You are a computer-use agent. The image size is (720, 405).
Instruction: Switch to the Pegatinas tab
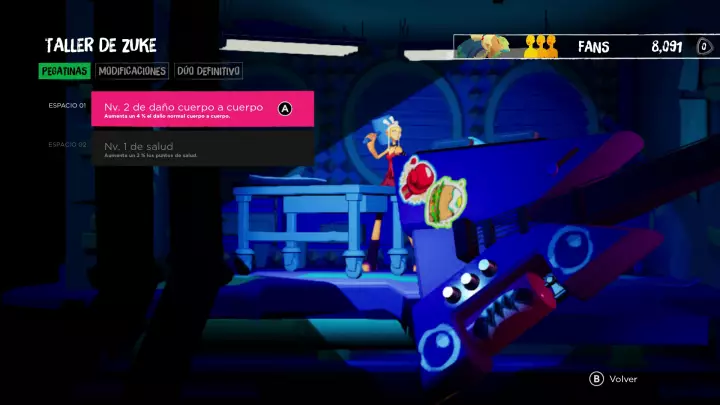point(65,71)
